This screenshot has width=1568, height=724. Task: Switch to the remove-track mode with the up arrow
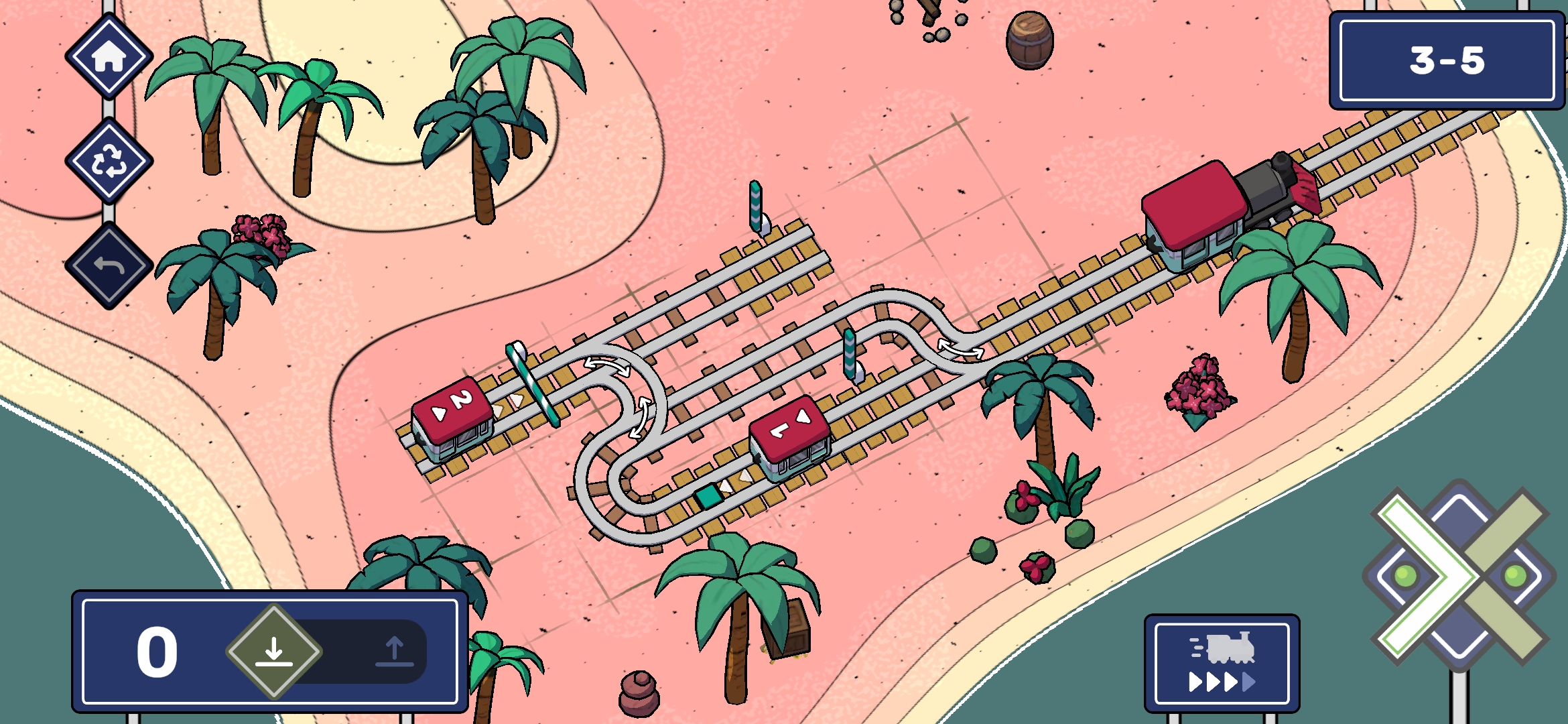394,652
